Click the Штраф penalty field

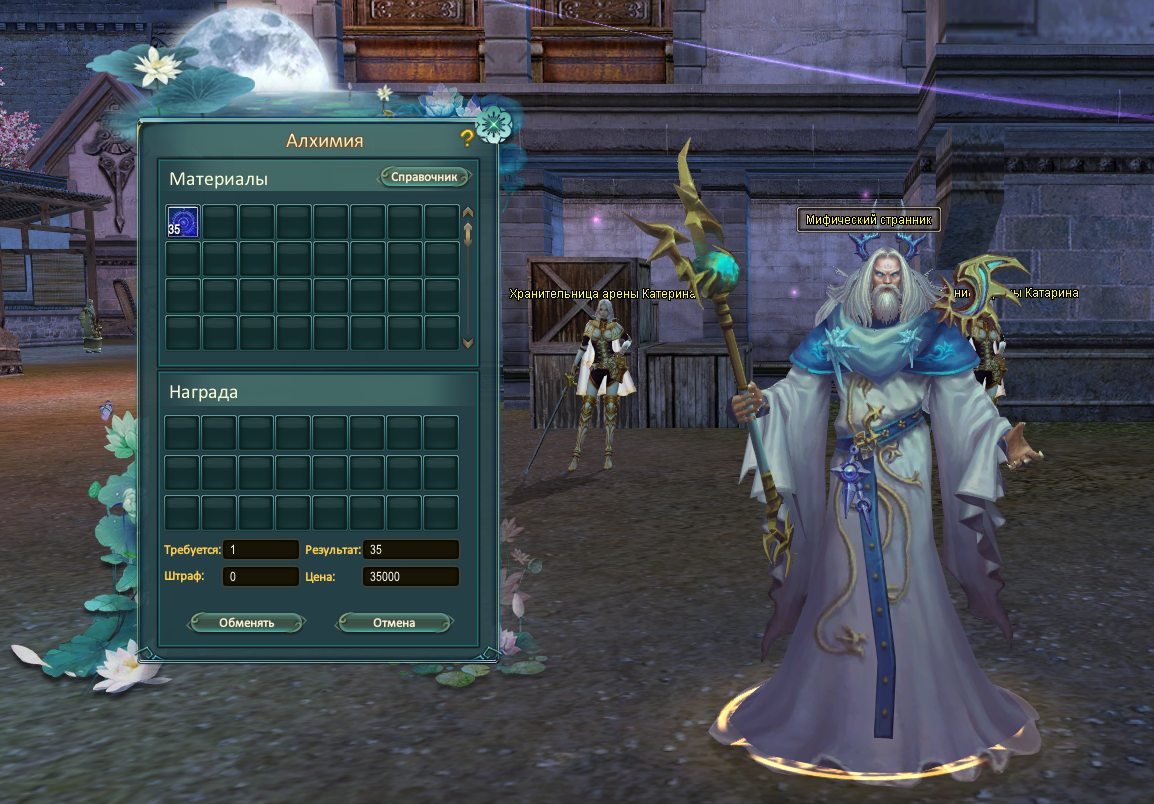[x=261, y=576]
